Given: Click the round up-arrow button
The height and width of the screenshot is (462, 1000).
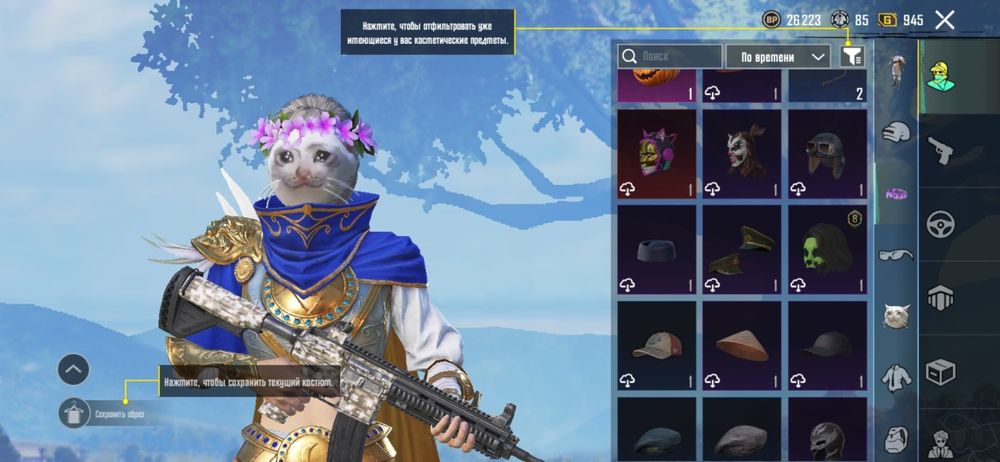Looking at the screenshot, I should 75,370.
